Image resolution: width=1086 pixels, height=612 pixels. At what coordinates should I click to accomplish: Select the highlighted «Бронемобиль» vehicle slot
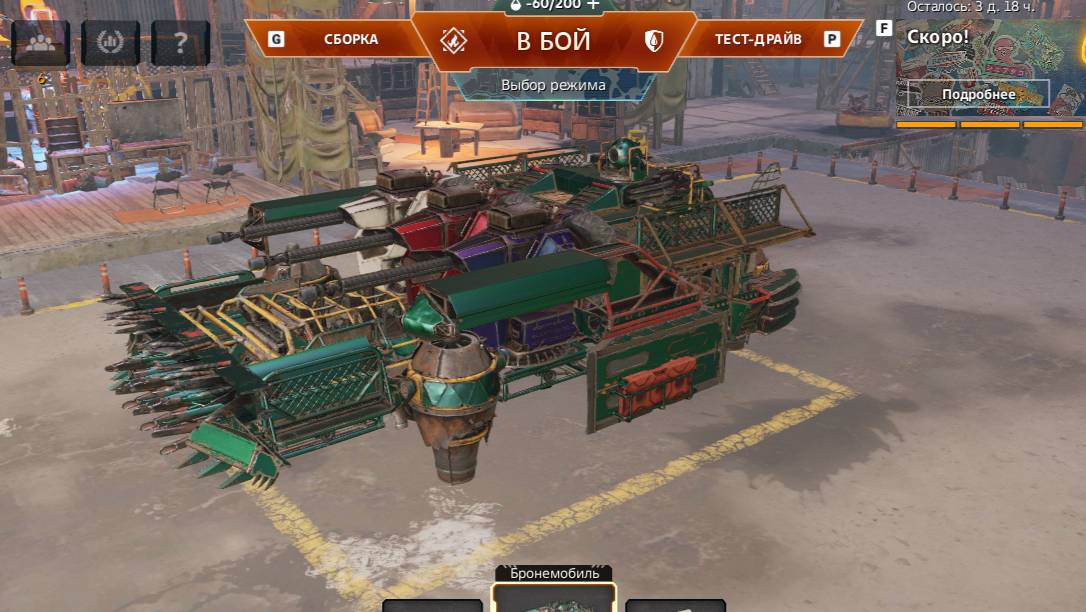[554, 598]
